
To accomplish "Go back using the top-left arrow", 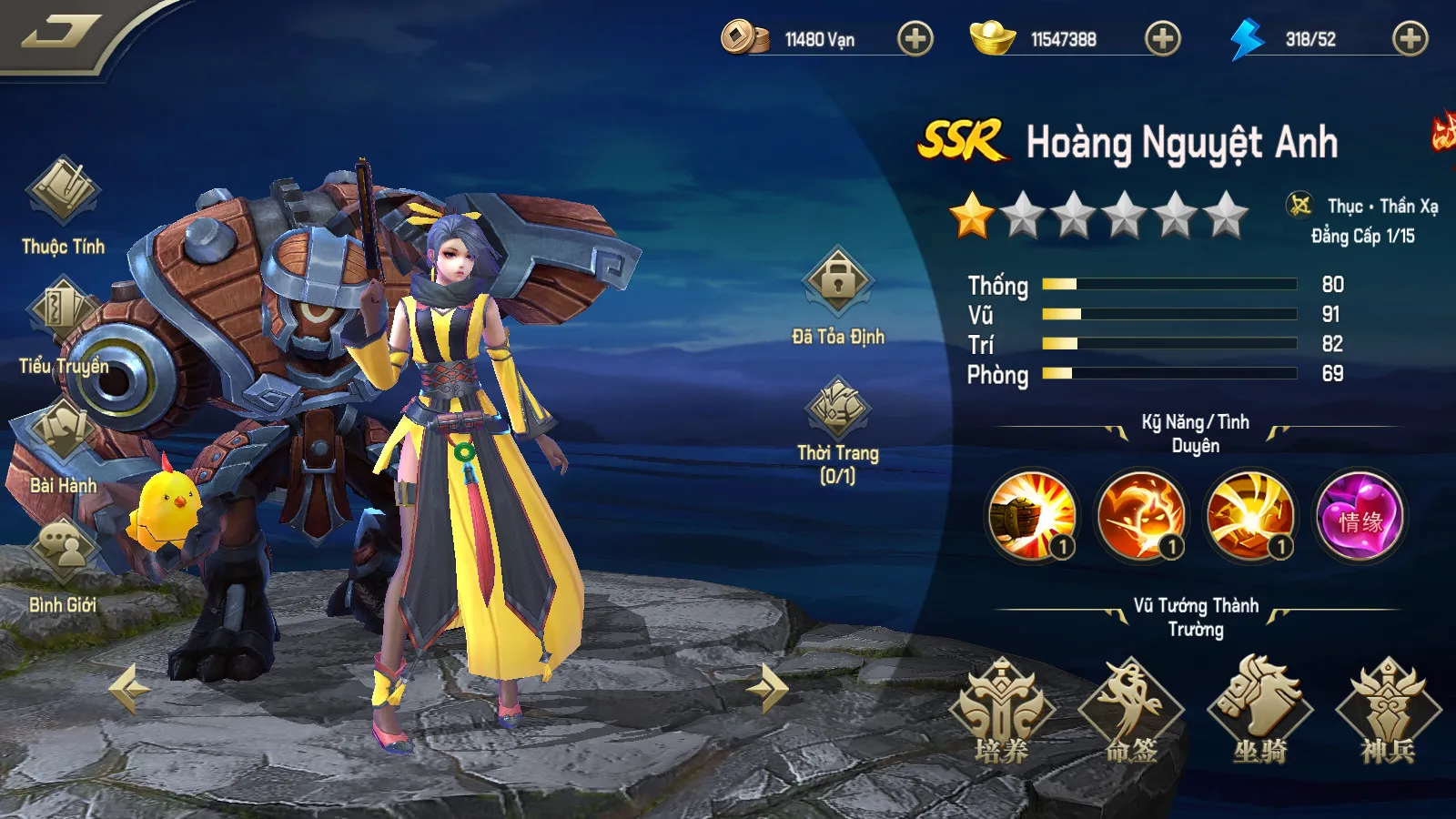I will pyautogui.click(x=60, y=34).
